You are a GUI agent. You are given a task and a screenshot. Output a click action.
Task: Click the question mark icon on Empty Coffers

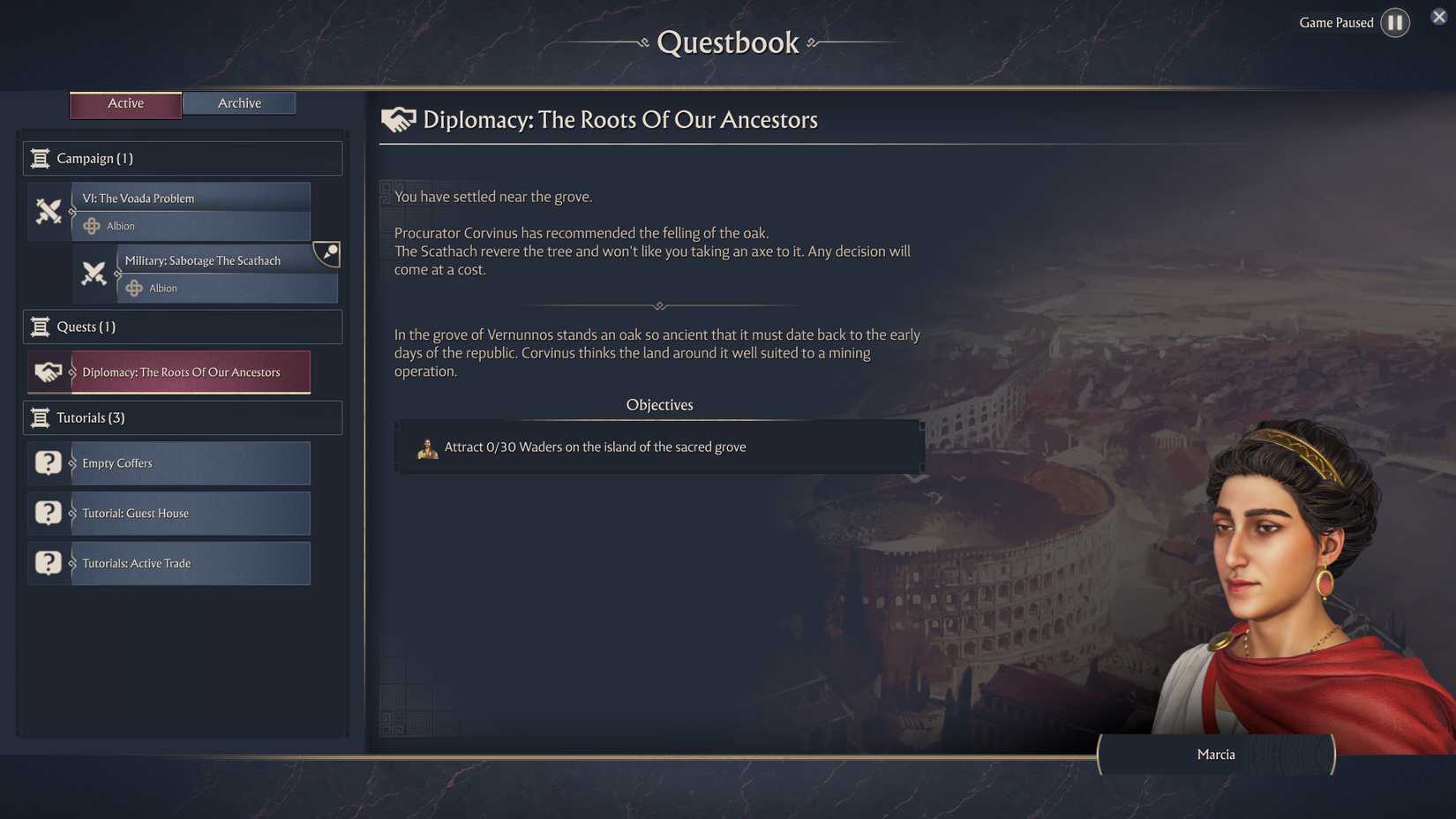click(48, 462)
